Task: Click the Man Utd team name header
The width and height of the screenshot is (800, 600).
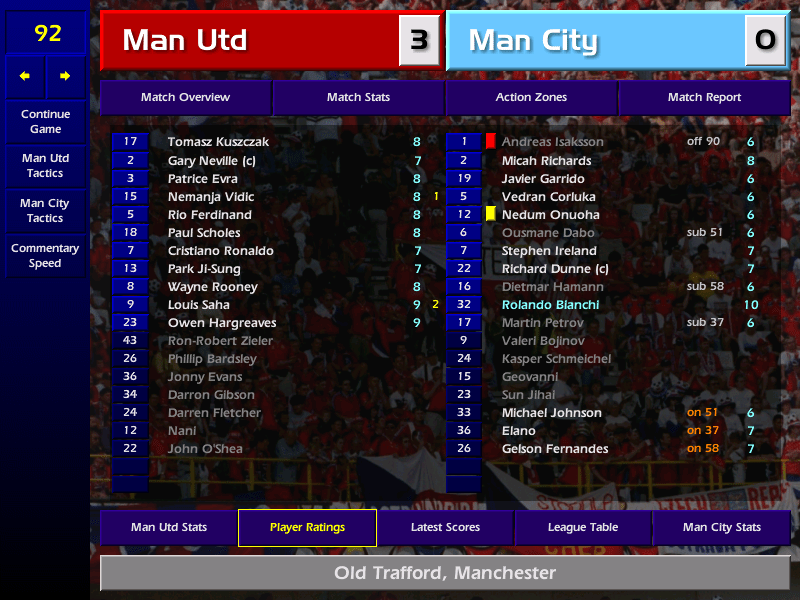Action: tap(250, 41)
